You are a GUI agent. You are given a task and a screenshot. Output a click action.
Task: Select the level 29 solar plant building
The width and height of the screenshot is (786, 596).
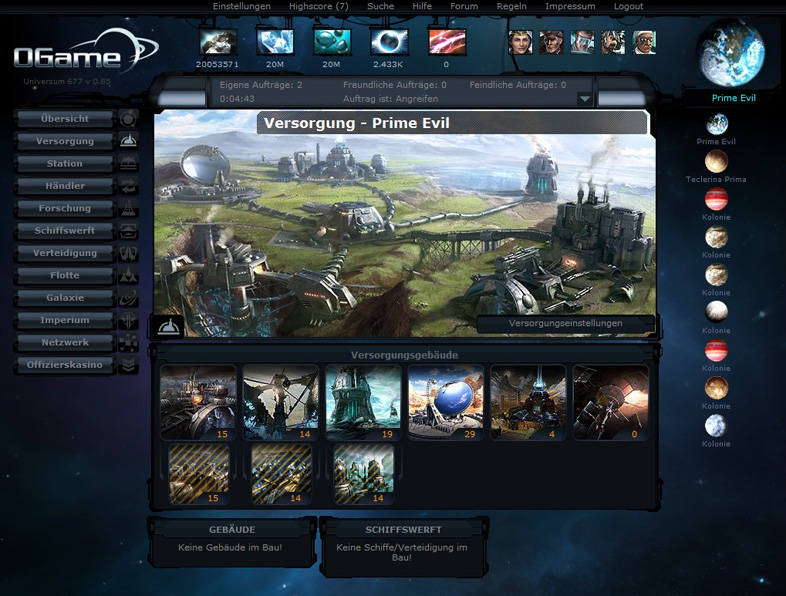pos(446,401)
